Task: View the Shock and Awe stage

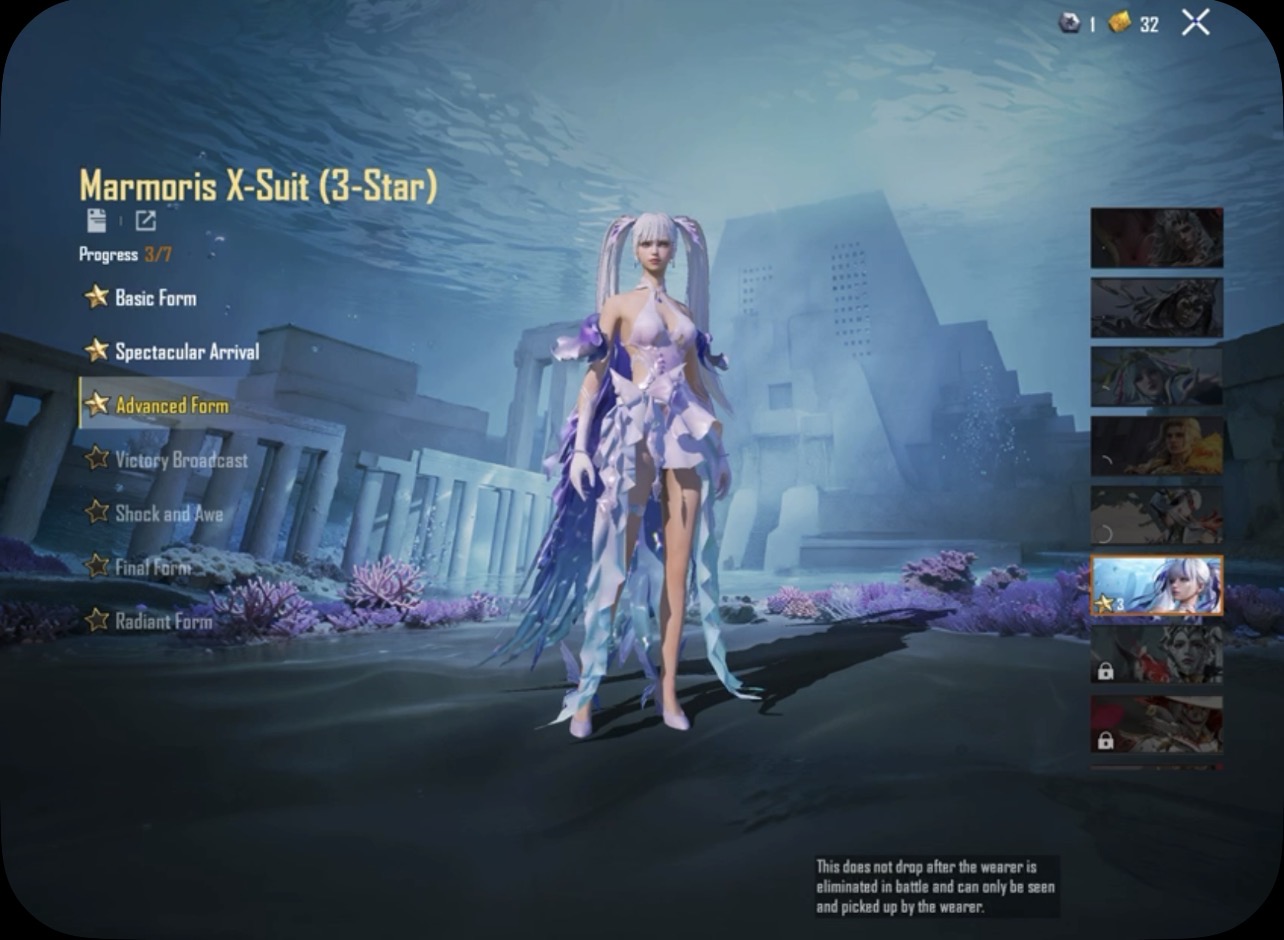Action: 168,513
